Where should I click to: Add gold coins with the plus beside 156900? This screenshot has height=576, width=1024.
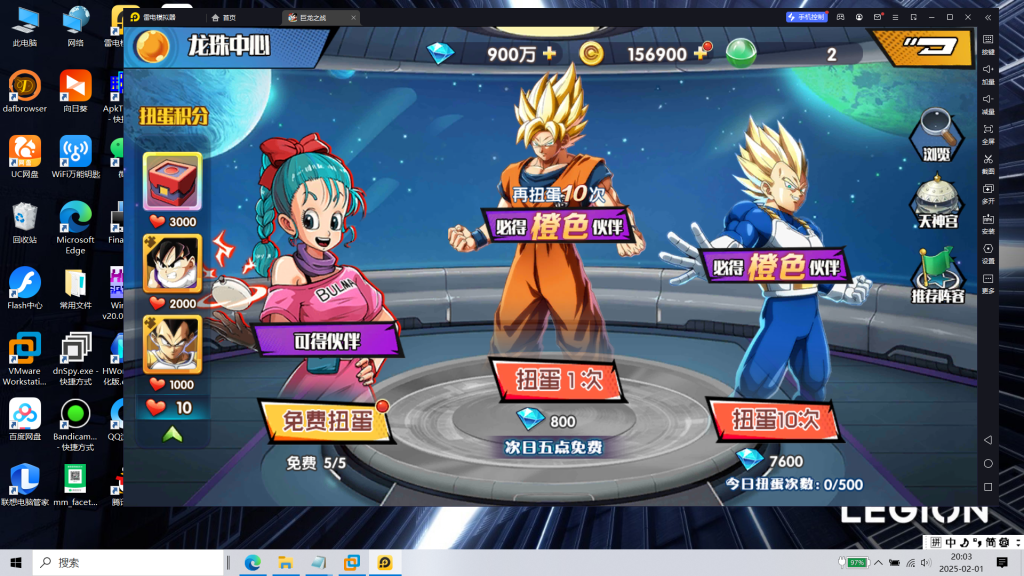700,54
